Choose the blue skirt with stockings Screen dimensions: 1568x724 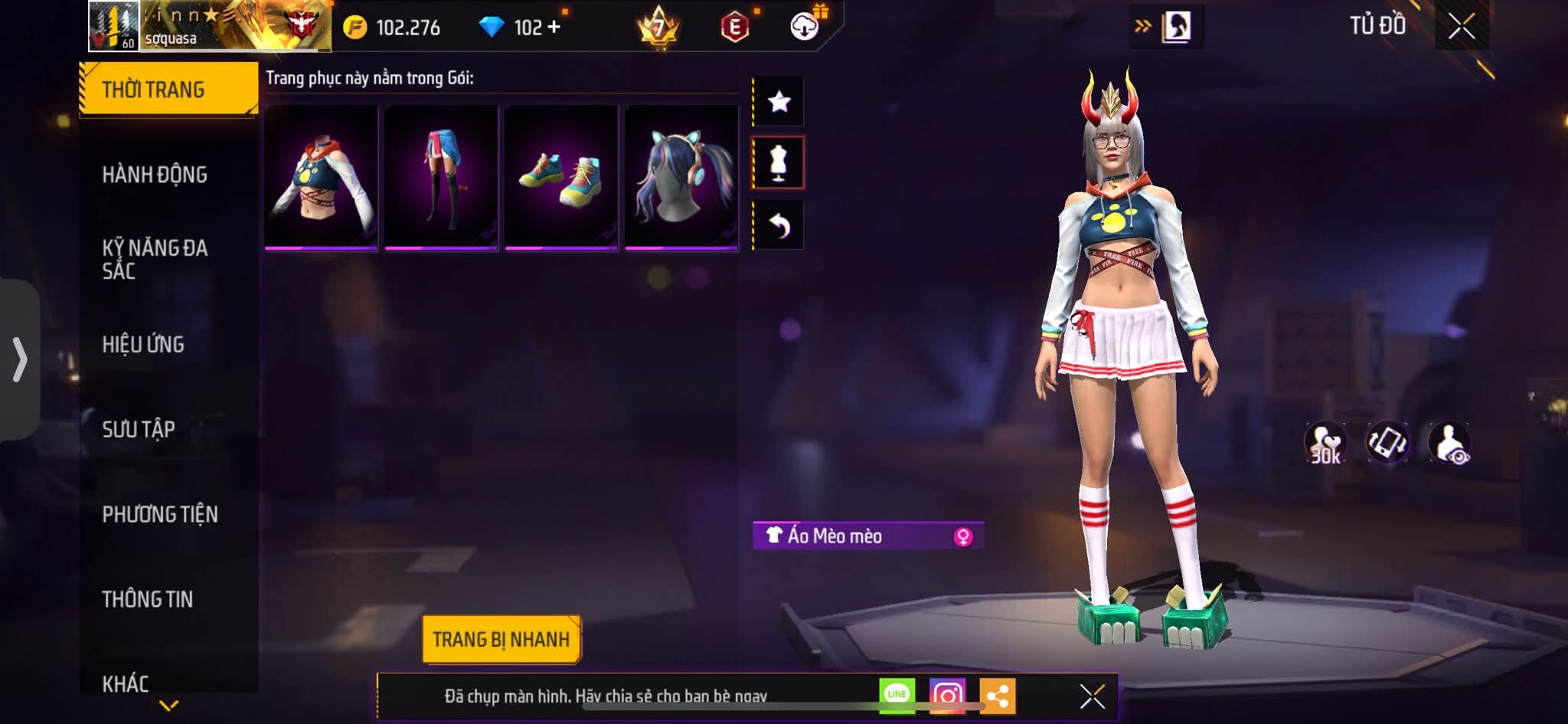442,178
